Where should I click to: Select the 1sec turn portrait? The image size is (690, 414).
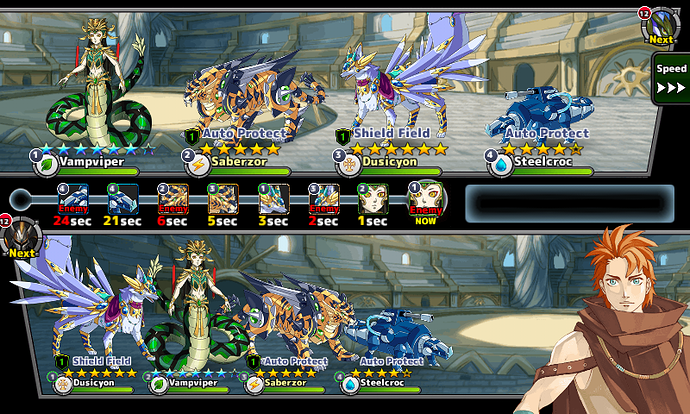pyautogui.click(x=373, y=199)
